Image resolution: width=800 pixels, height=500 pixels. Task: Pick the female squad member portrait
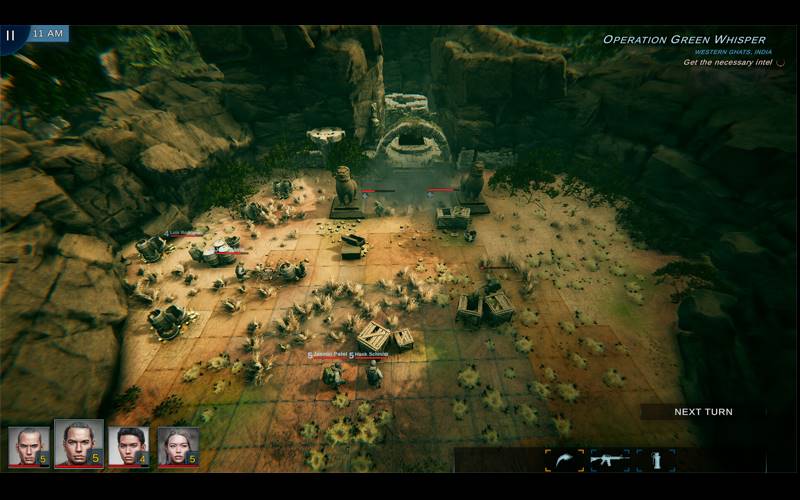point(177,447)
